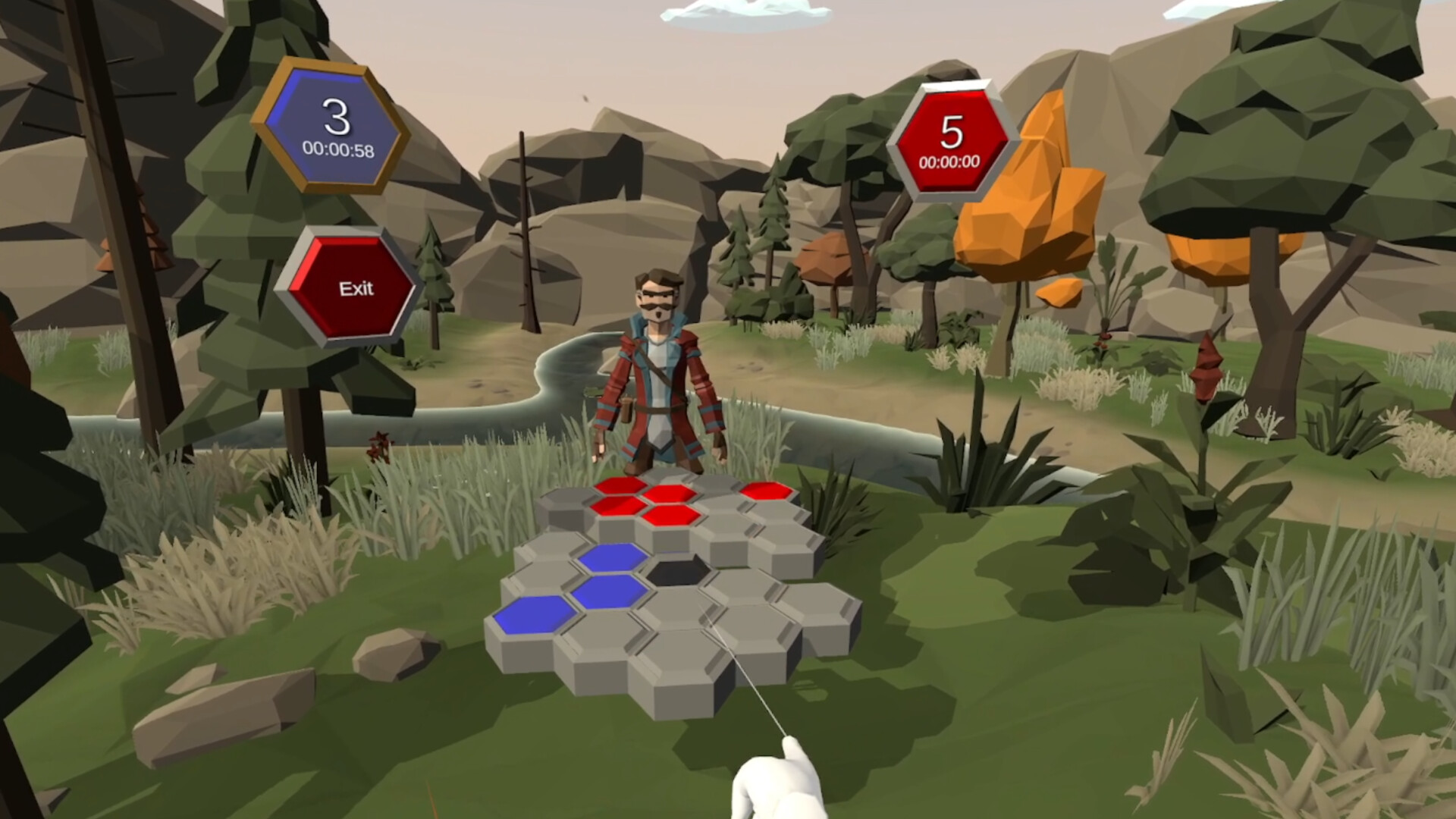The image size is (1456, 819).
Task: Select the leftmost blue hex tile
Action: coord(536,616)
